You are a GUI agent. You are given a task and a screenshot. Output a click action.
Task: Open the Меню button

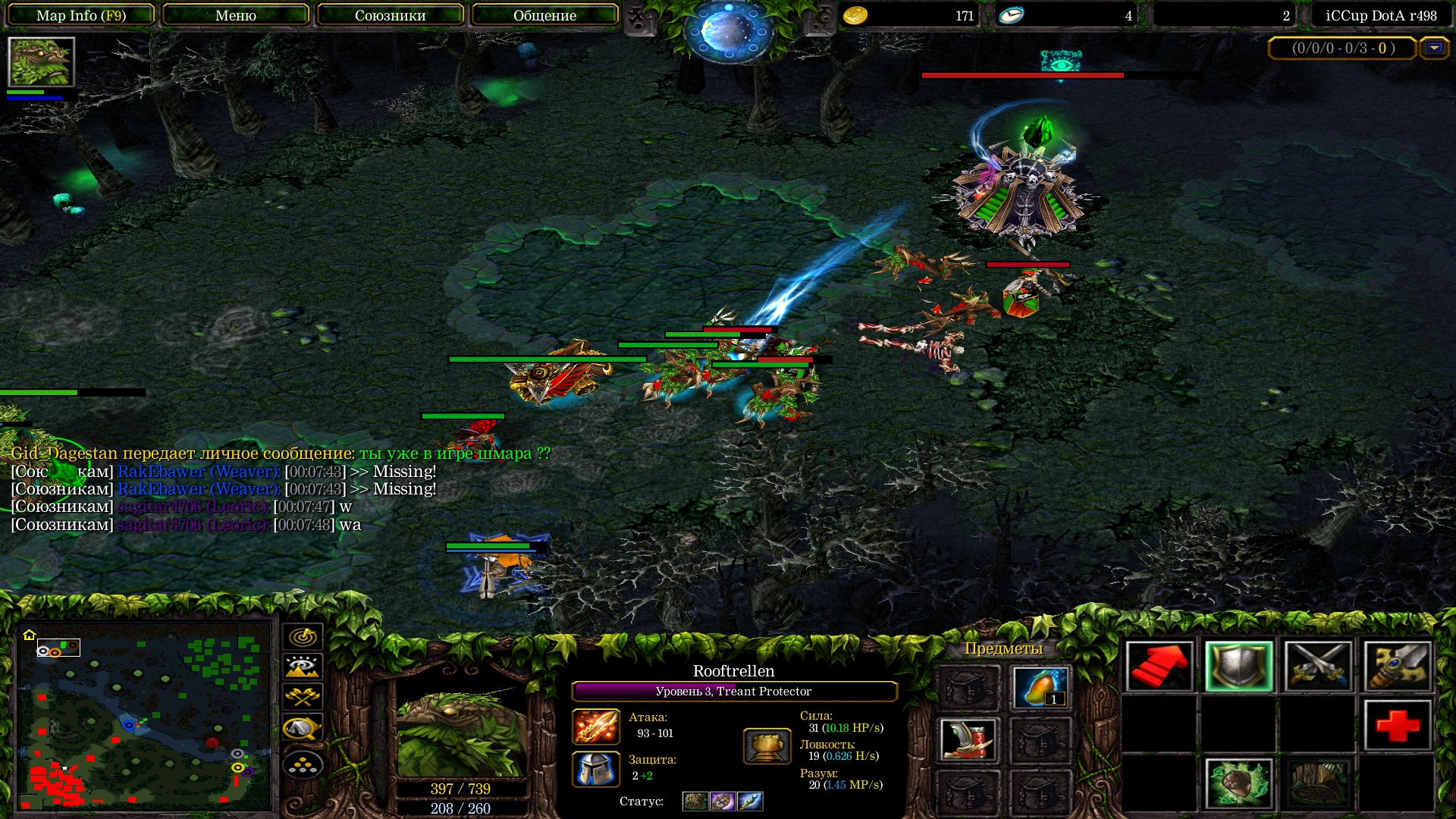(x=236, y=15)
